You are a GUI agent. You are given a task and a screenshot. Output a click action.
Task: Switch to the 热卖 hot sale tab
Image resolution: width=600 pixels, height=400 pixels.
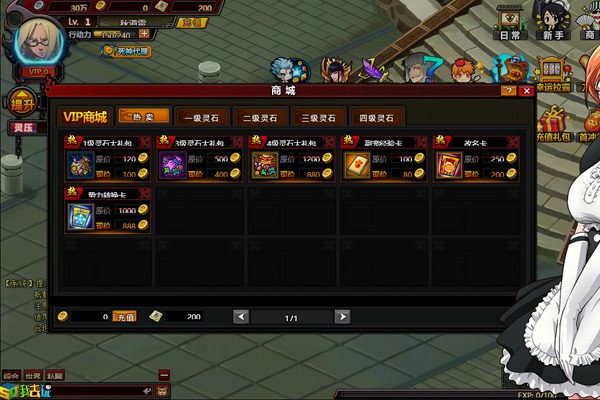(x=143, y=116)
